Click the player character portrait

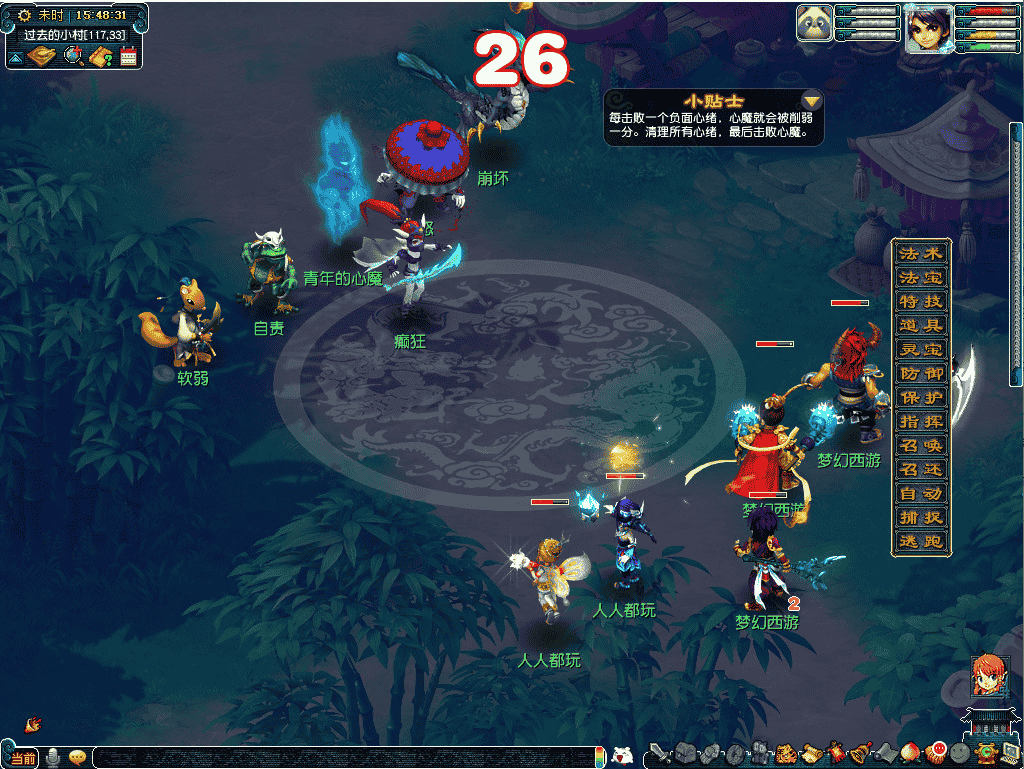(x=927, y=28)
